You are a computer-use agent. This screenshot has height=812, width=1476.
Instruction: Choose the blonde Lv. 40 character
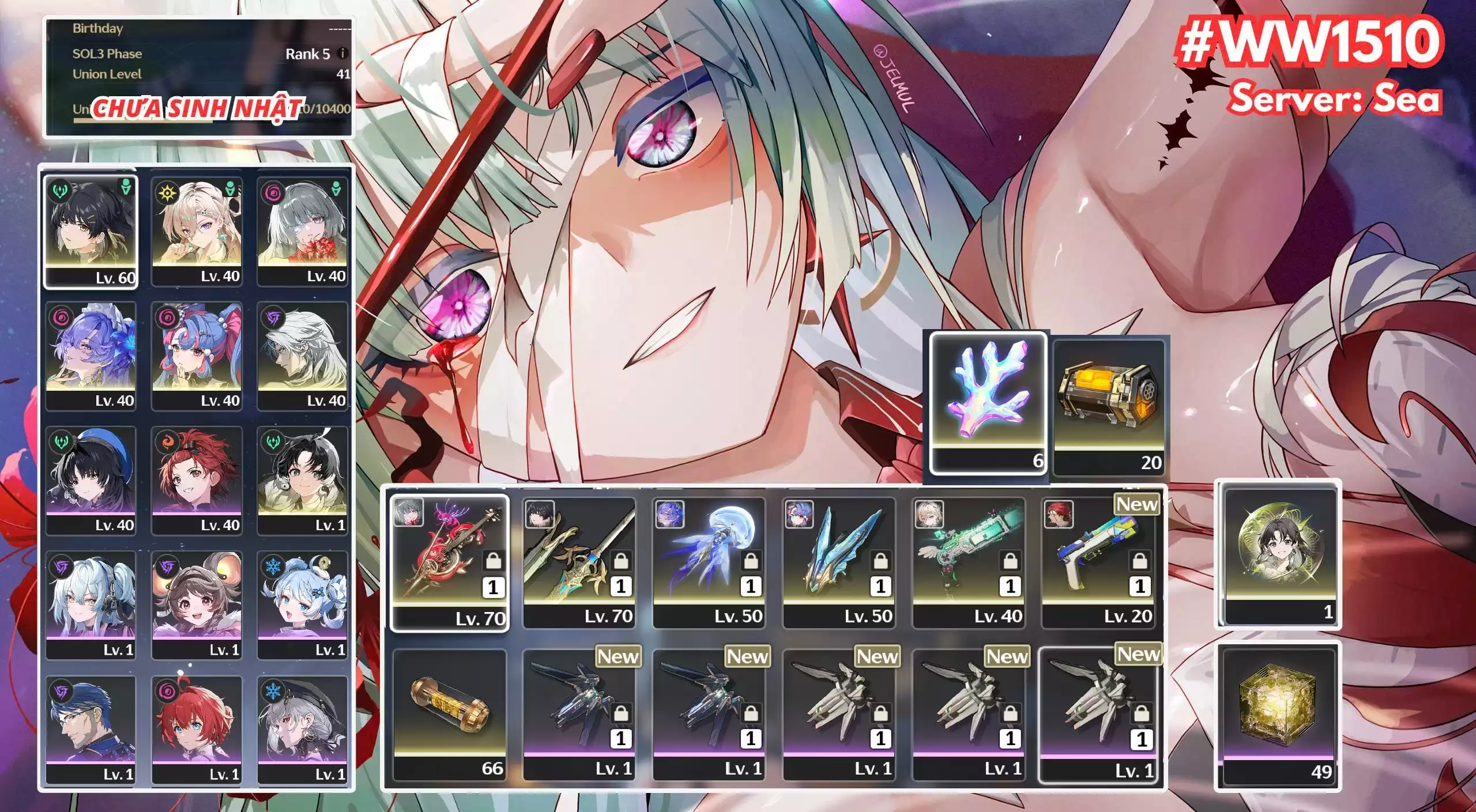(x=197, y=231)
